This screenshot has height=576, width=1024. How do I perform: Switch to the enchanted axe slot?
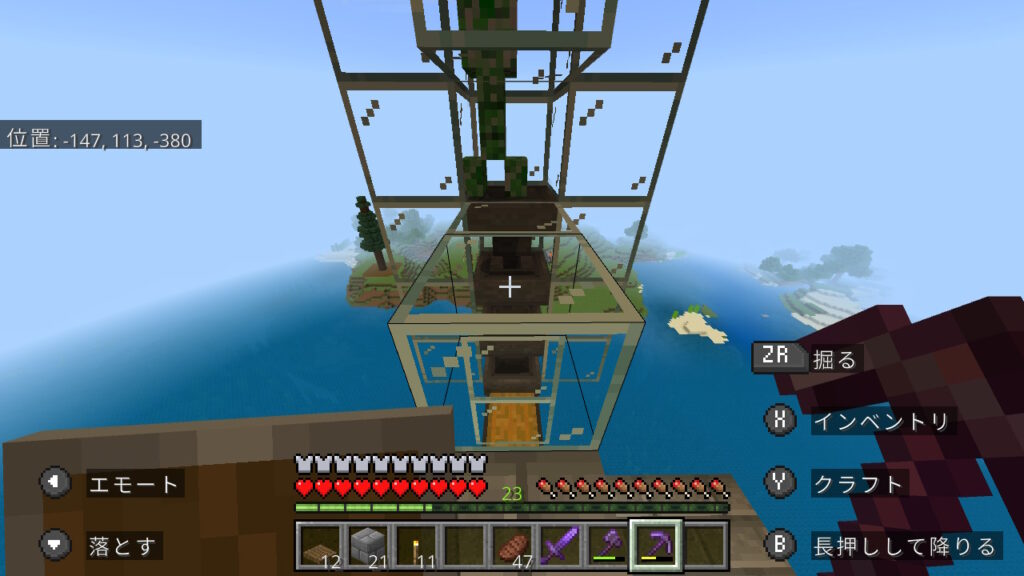point(607,544)
